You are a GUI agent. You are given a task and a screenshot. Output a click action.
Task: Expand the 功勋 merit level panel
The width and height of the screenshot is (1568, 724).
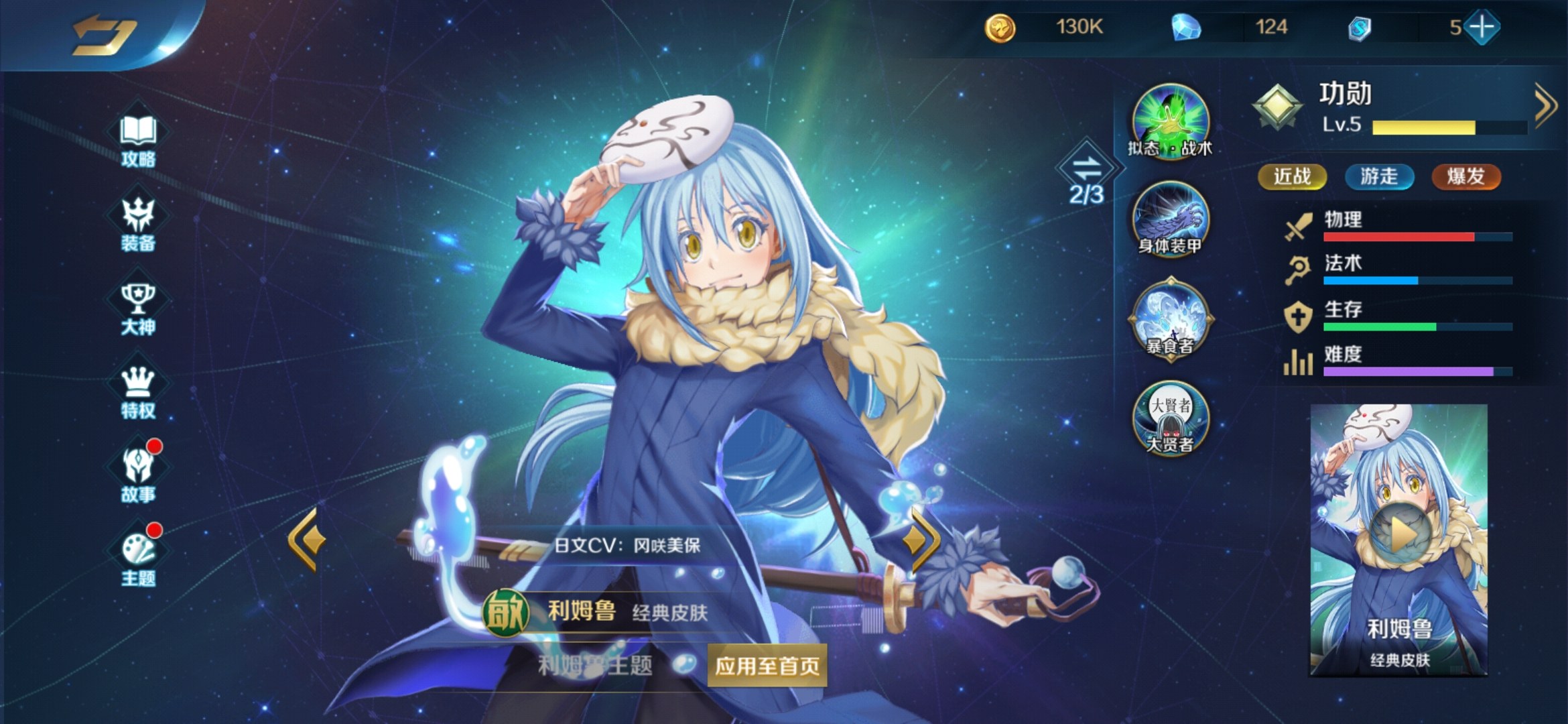tap(1545, 106)
